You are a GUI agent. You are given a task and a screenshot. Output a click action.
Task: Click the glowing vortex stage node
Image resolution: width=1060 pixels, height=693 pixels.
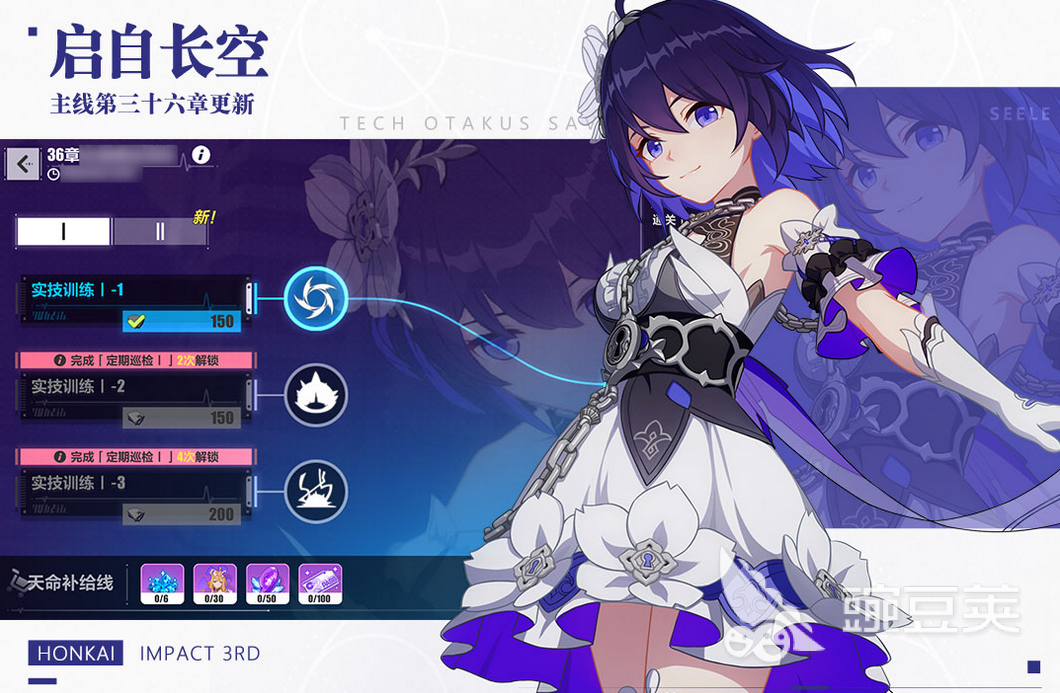click(x=315, y=297)
